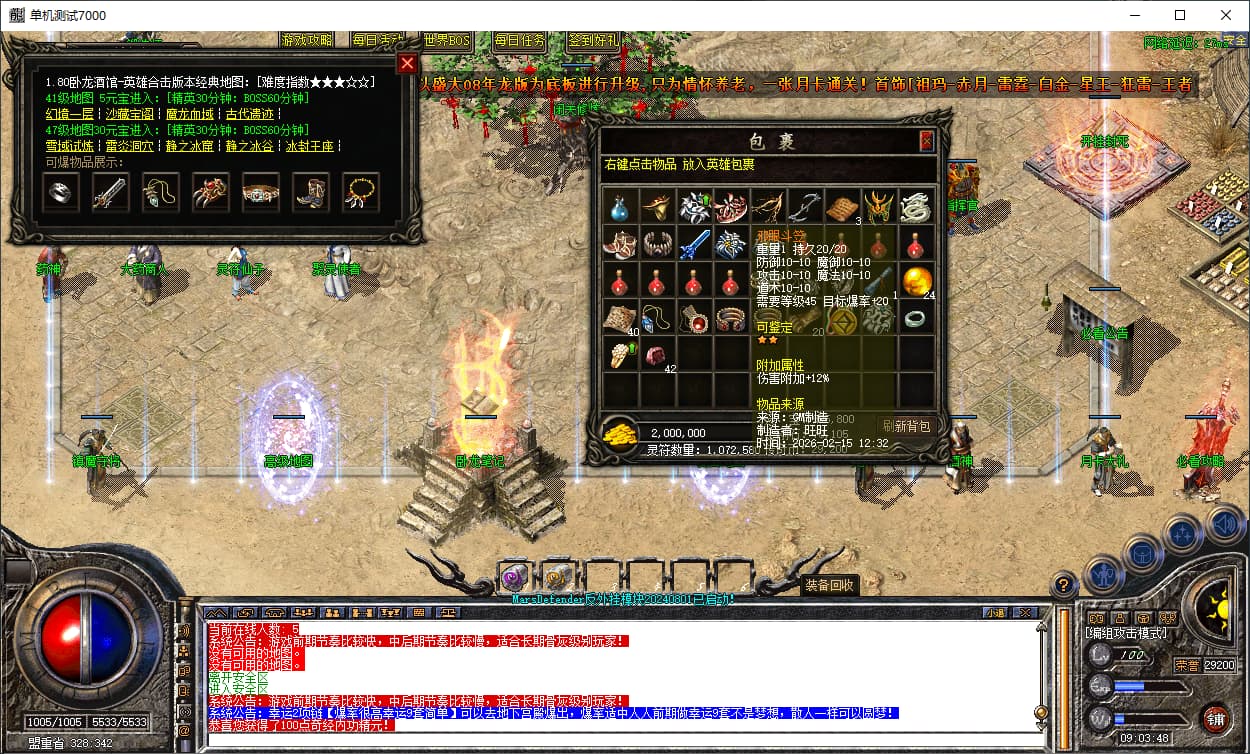The width and height of the screenshot is (1250, 754).
Task: Pick the blue potion flask in bag
Action: point(620,207)
